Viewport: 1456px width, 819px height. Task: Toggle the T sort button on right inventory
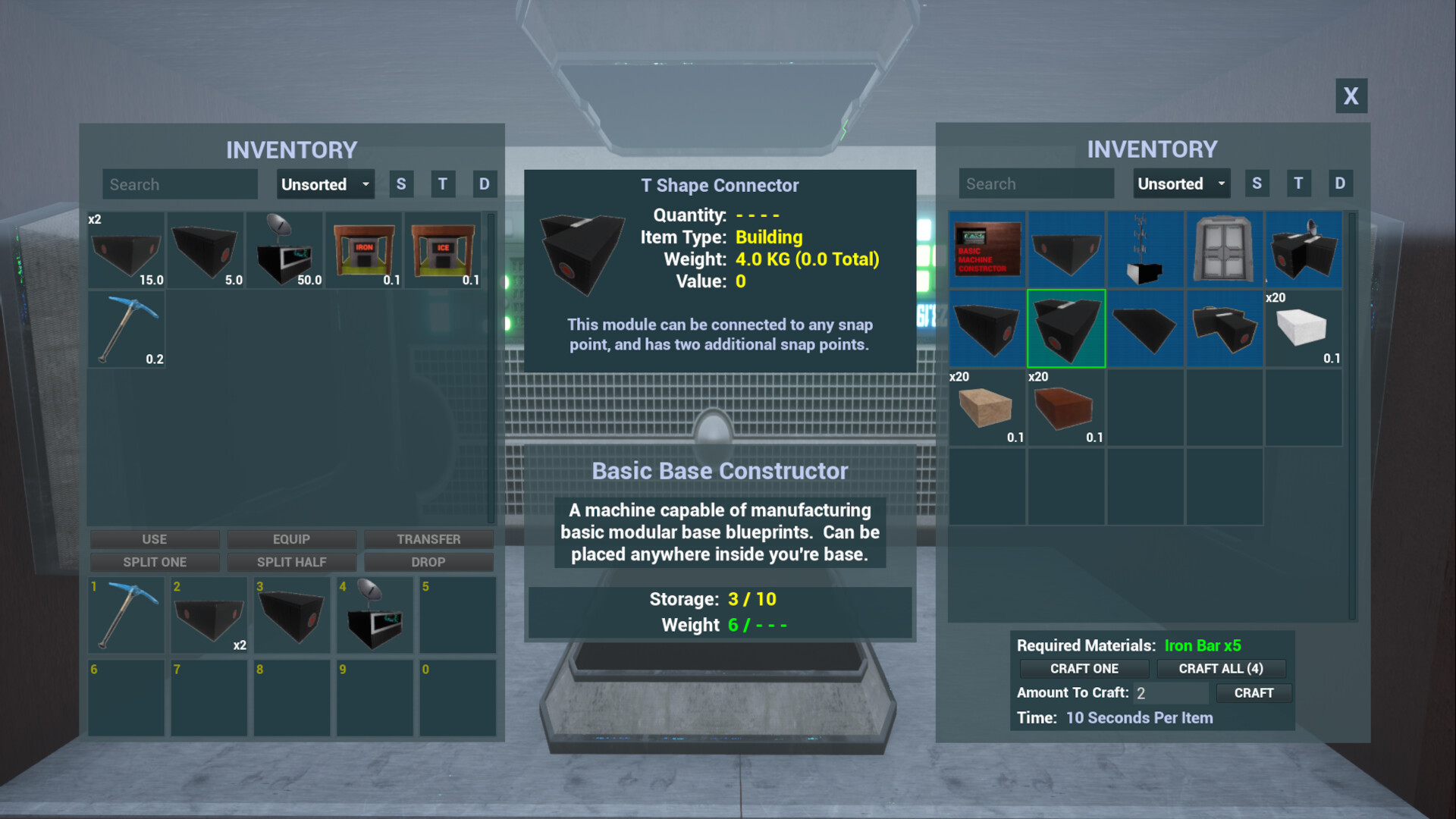point(1298,183)
